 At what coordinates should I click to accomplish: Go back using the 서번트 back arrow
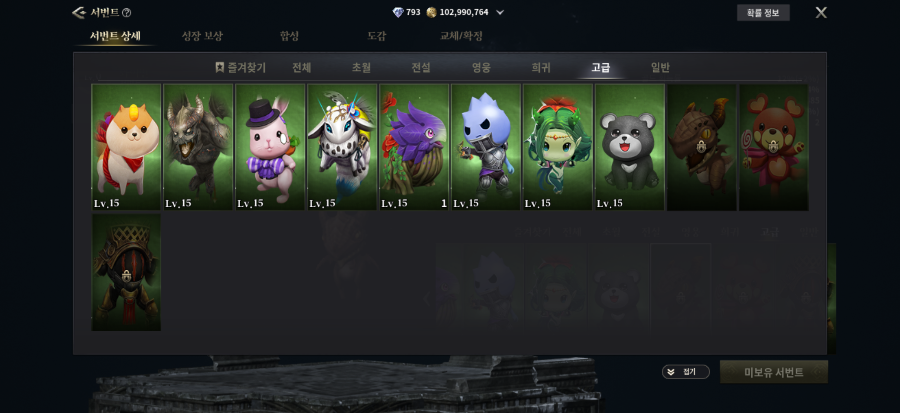coord(78,13)
